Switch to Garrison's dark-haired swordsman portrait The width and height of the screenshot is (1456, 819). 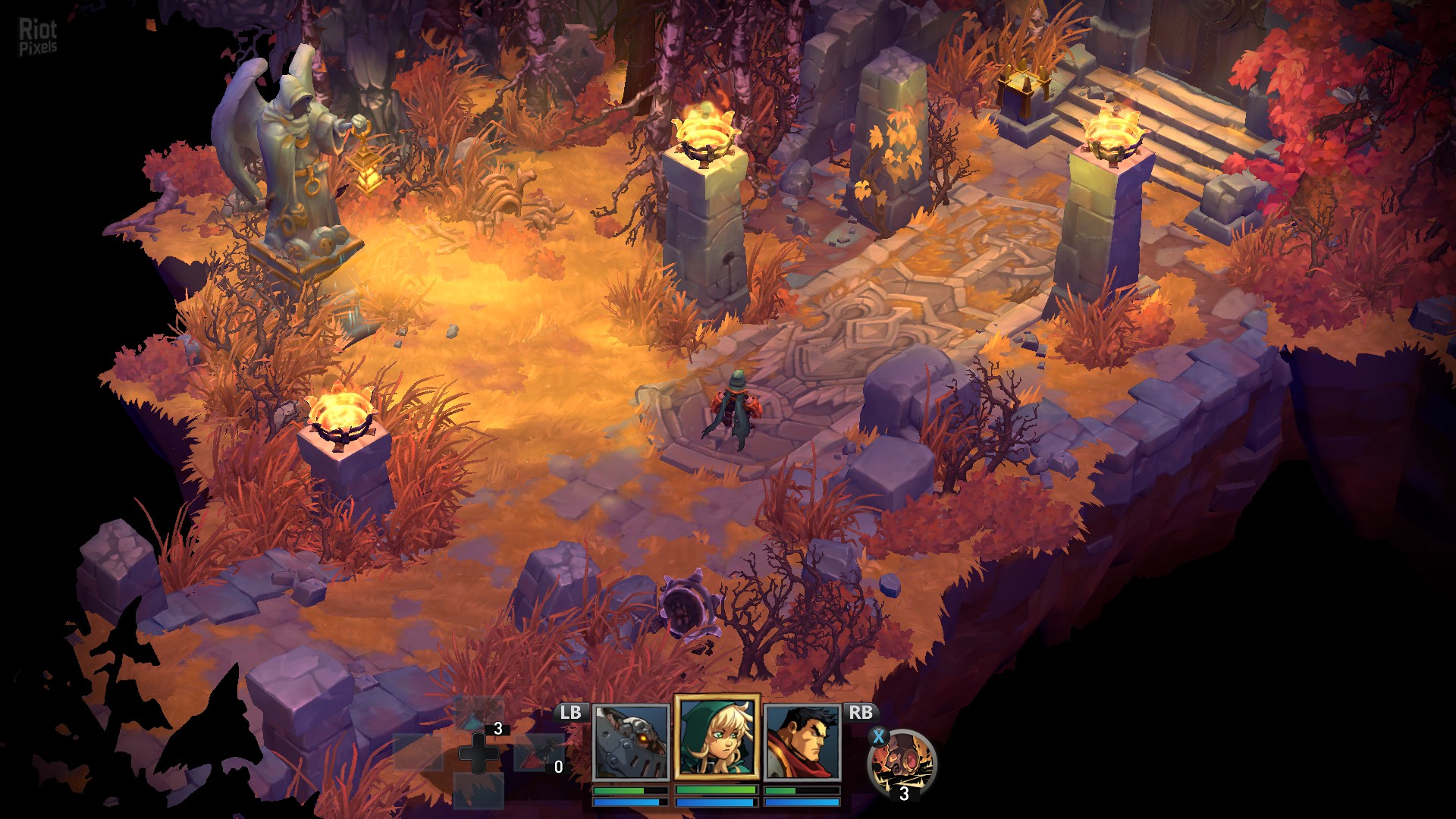pyautogui.click(x=802, y=742)
